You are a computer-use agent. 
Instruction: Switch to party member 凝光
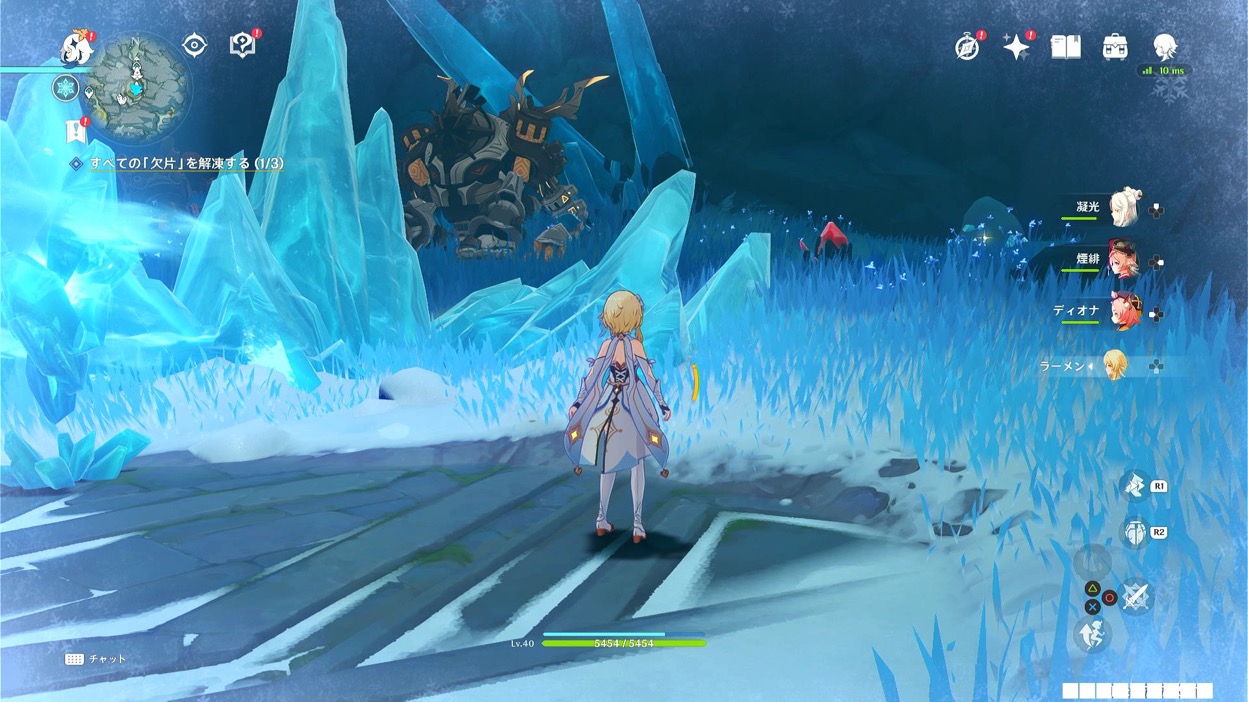(x=1125, y=207)
